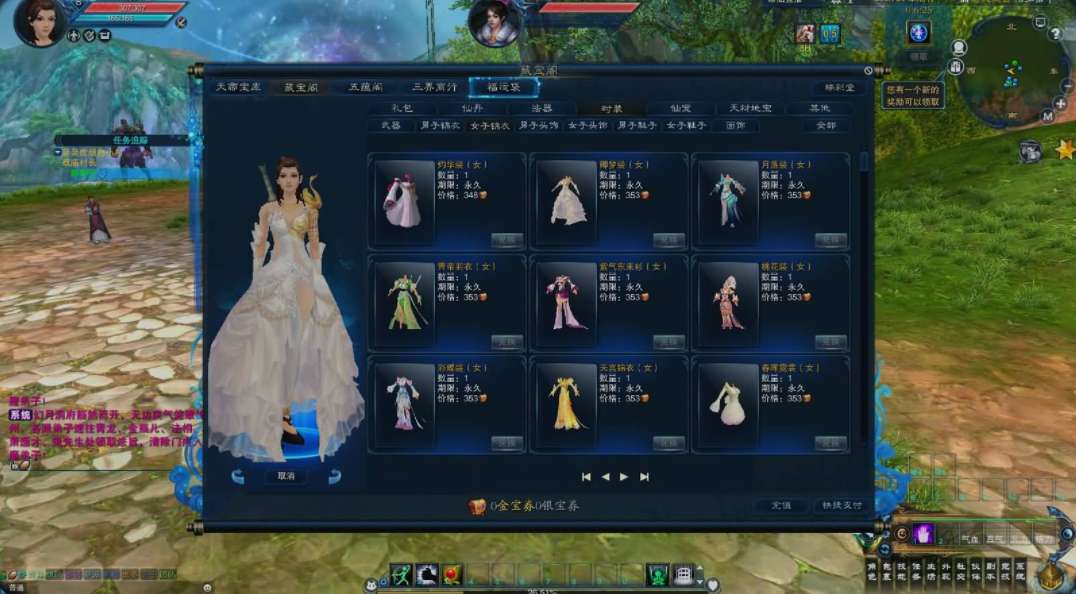
Task: Buy the 幻华装 outfit priced 348
Action: pyautogui.click(x=507, y=240)
